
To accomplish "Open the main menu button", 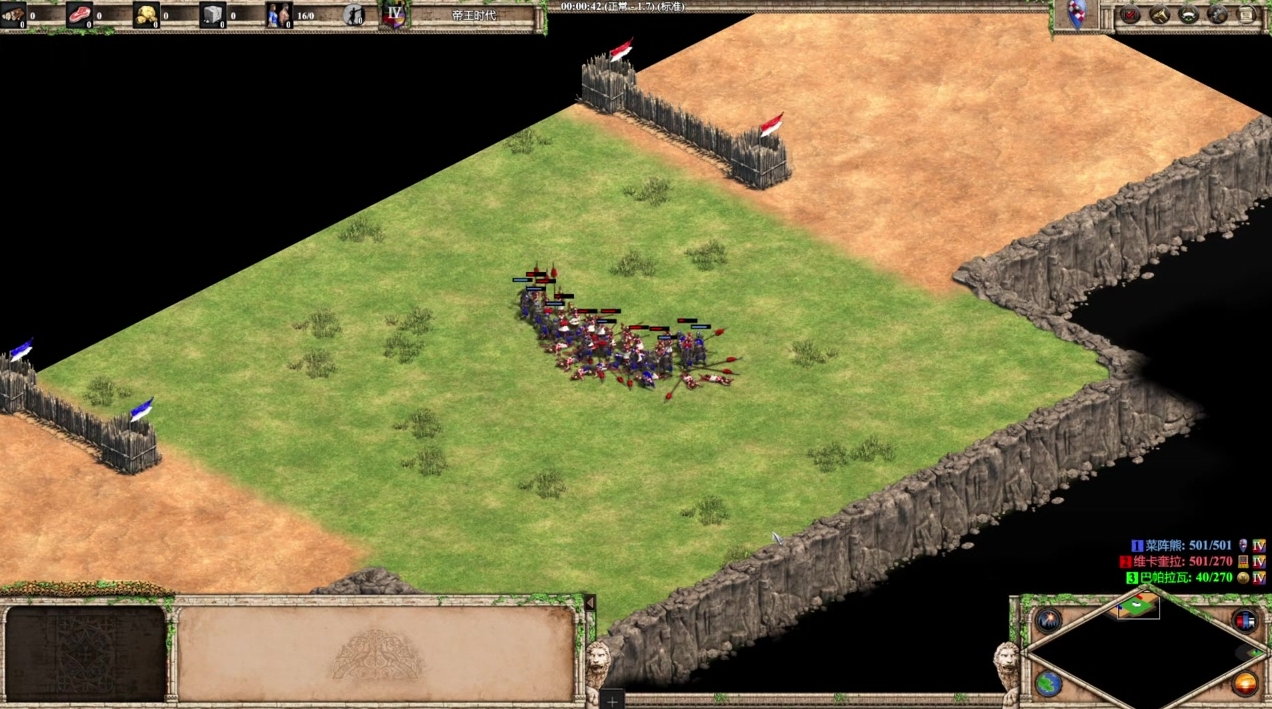I will pos(1246,15).
